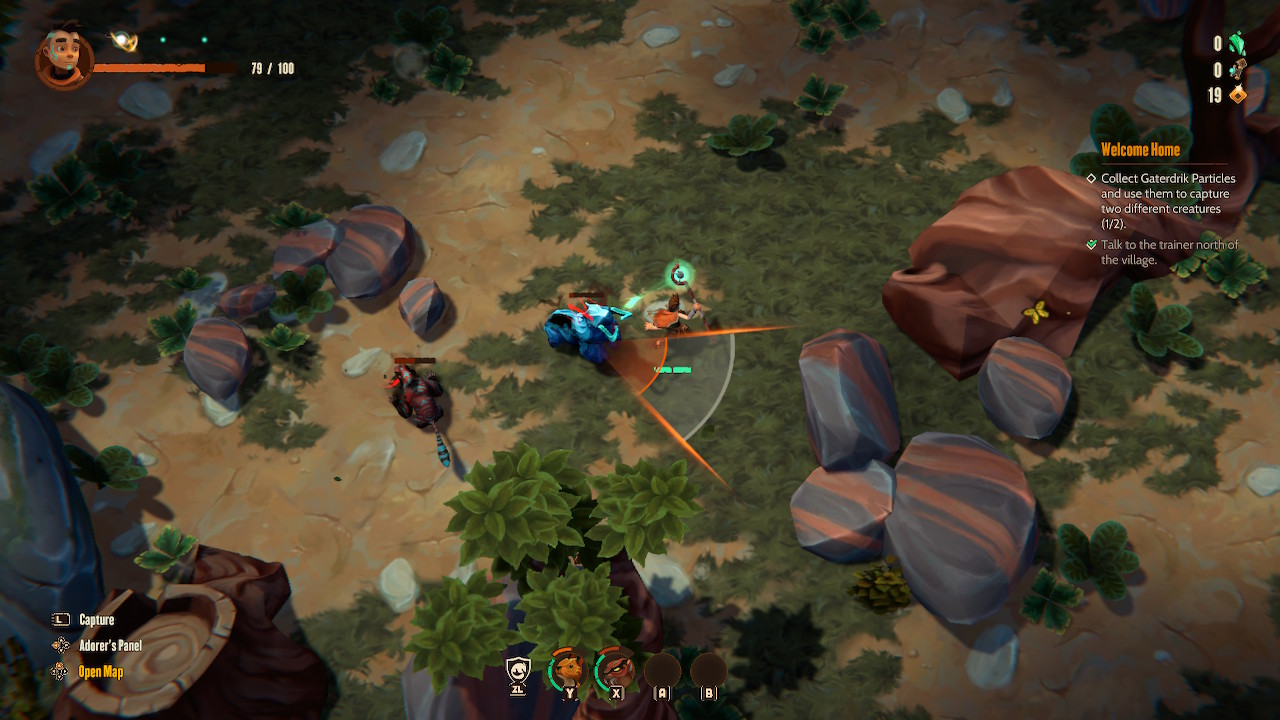
Task: Select the orange fox creature slot
Action: pos(569,669)
